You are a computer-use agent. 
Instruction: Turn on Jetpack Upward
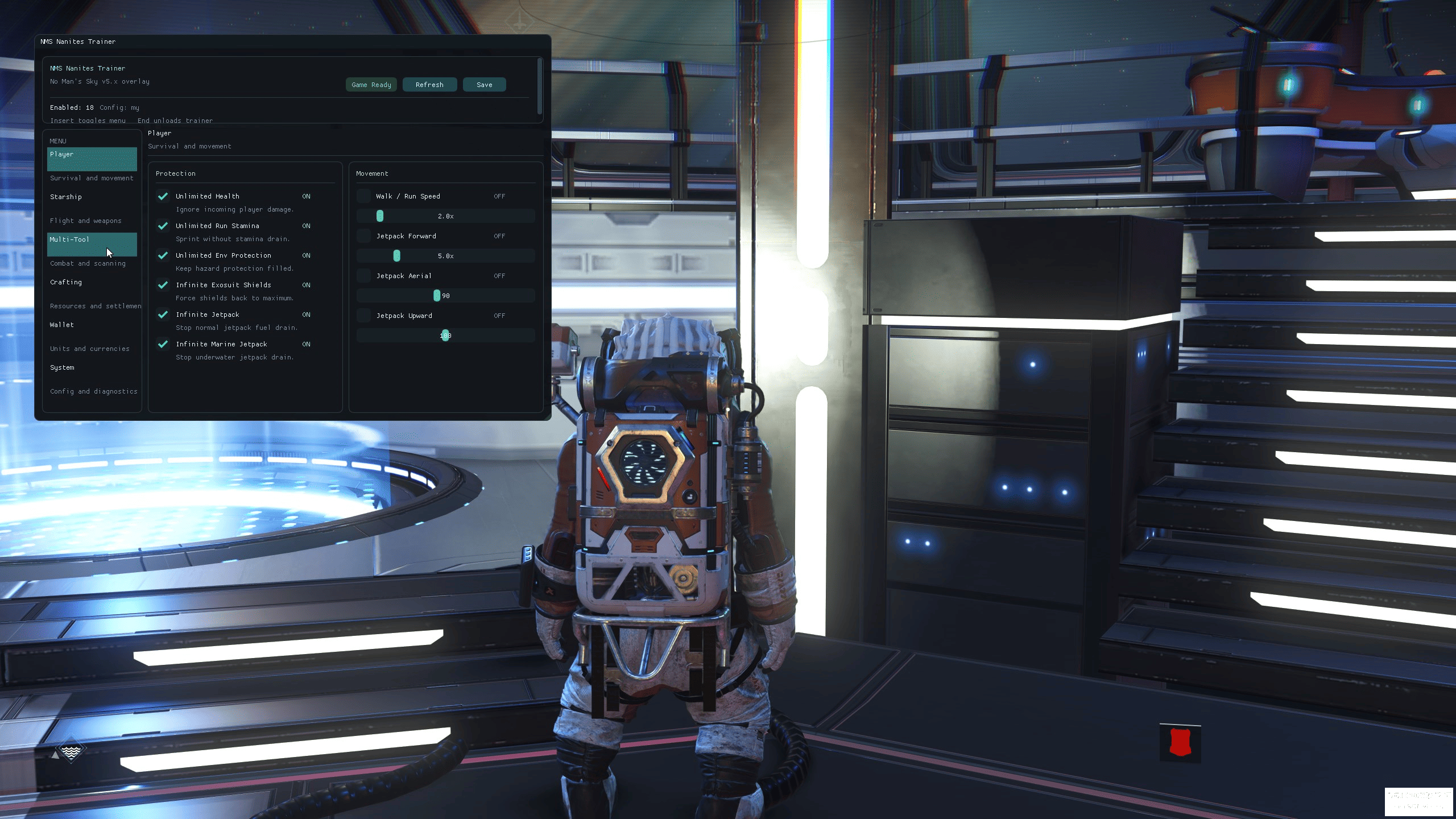click(x=363, y=316)
